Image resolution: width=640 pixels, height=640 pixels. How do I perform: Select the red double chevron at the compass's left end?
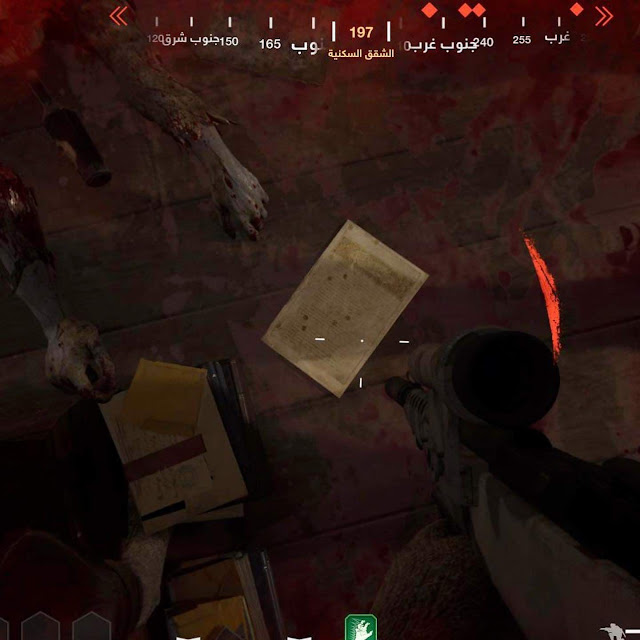pos(118,15)
